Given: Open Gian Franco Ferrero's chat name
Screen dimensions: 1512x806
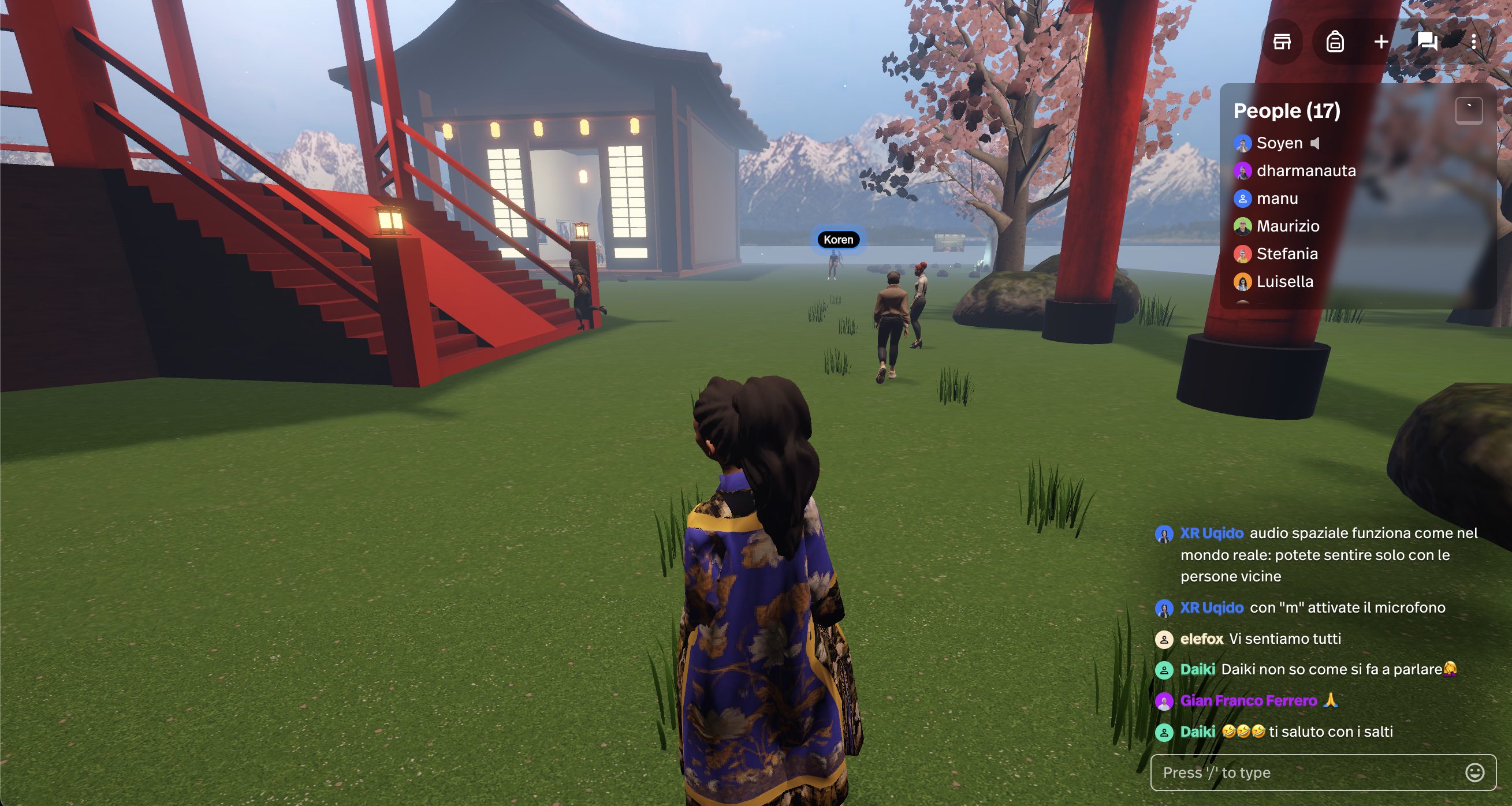Looking at the screenshot, I should pyautogui.click(x=1248, y=700).
